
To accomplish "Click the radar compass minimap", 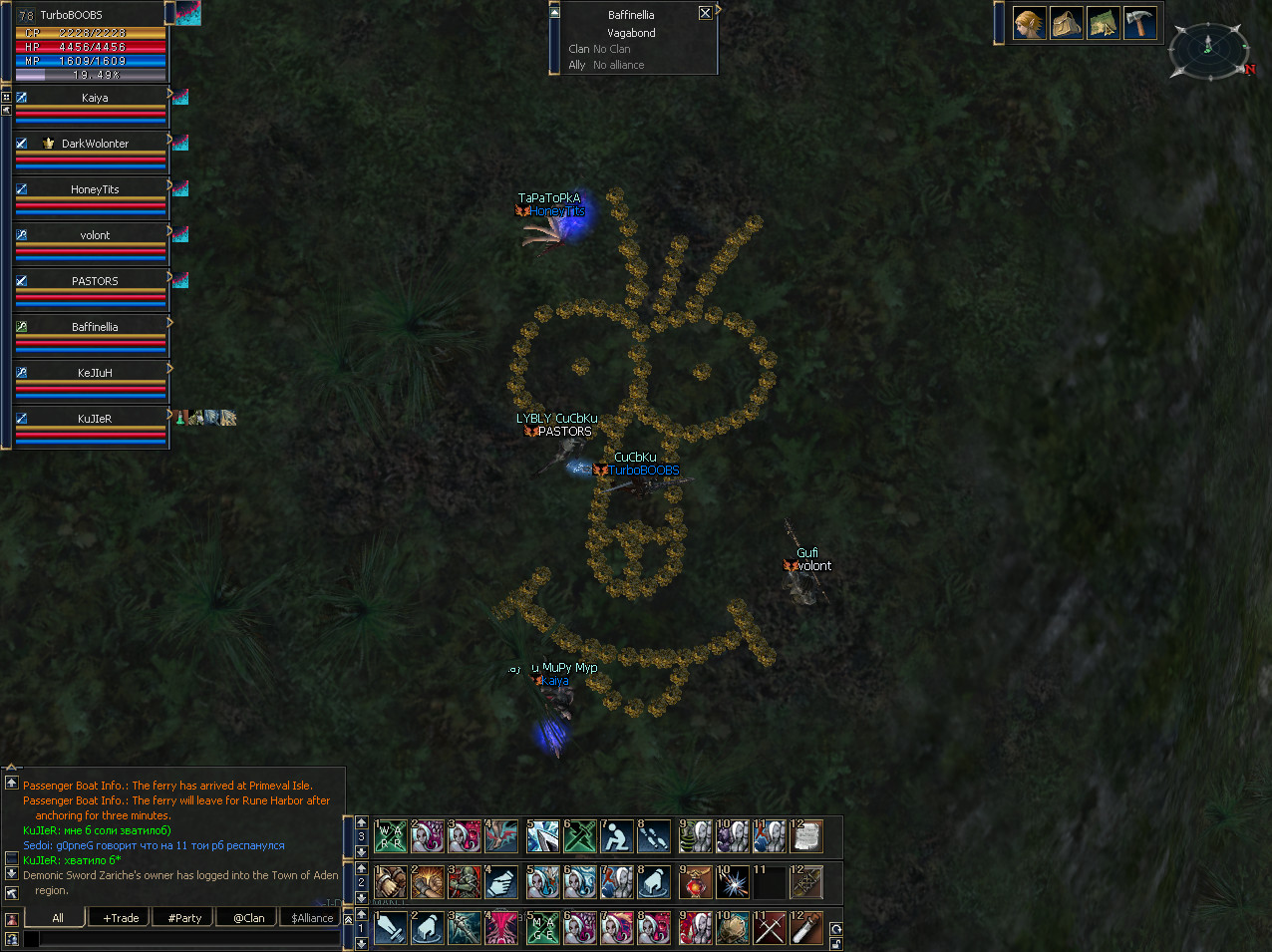I will point(1208,49).
